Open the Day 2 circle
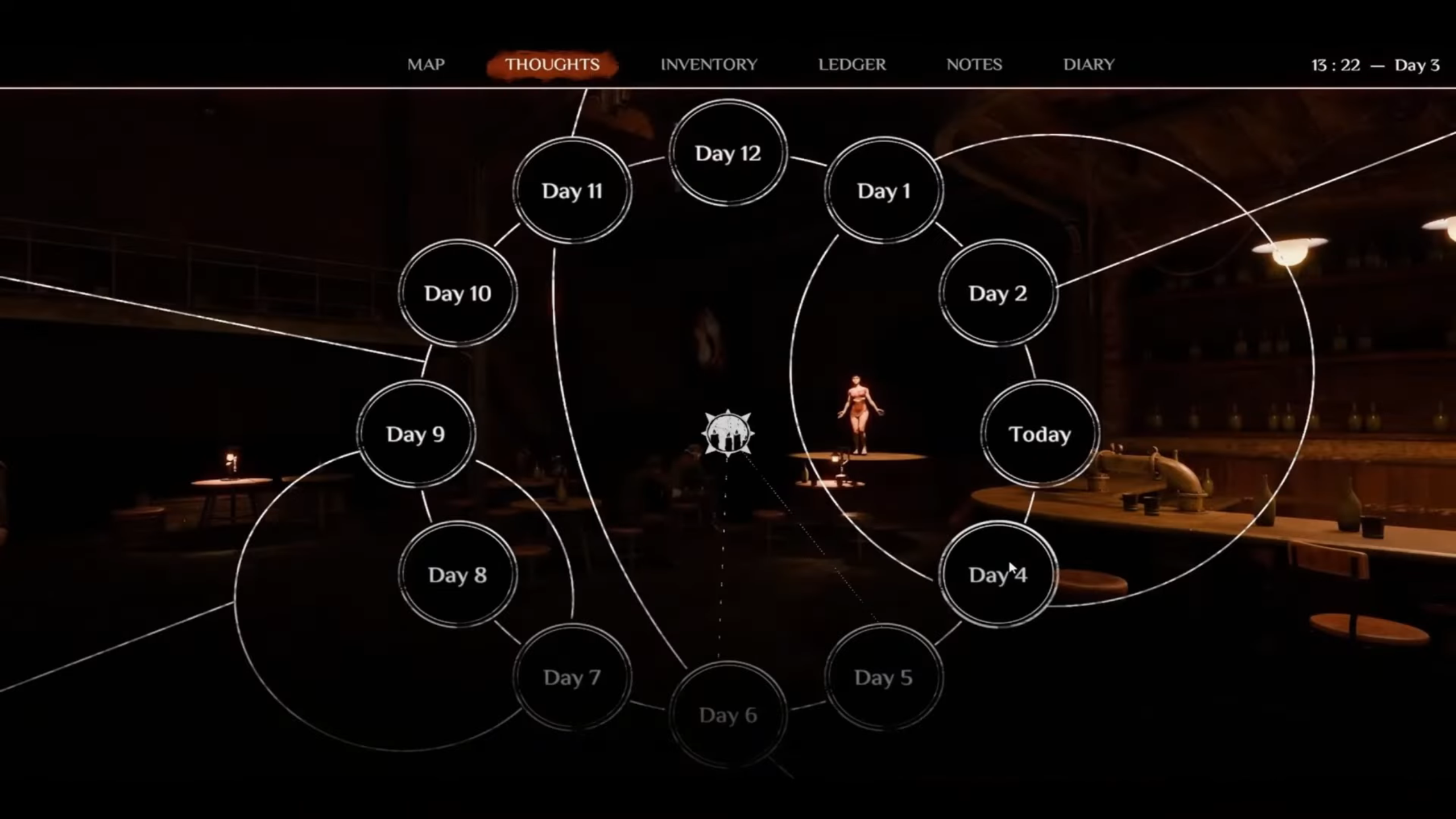Image resolution: width=1456 pixels, height=819 pixels. [998, 293]
